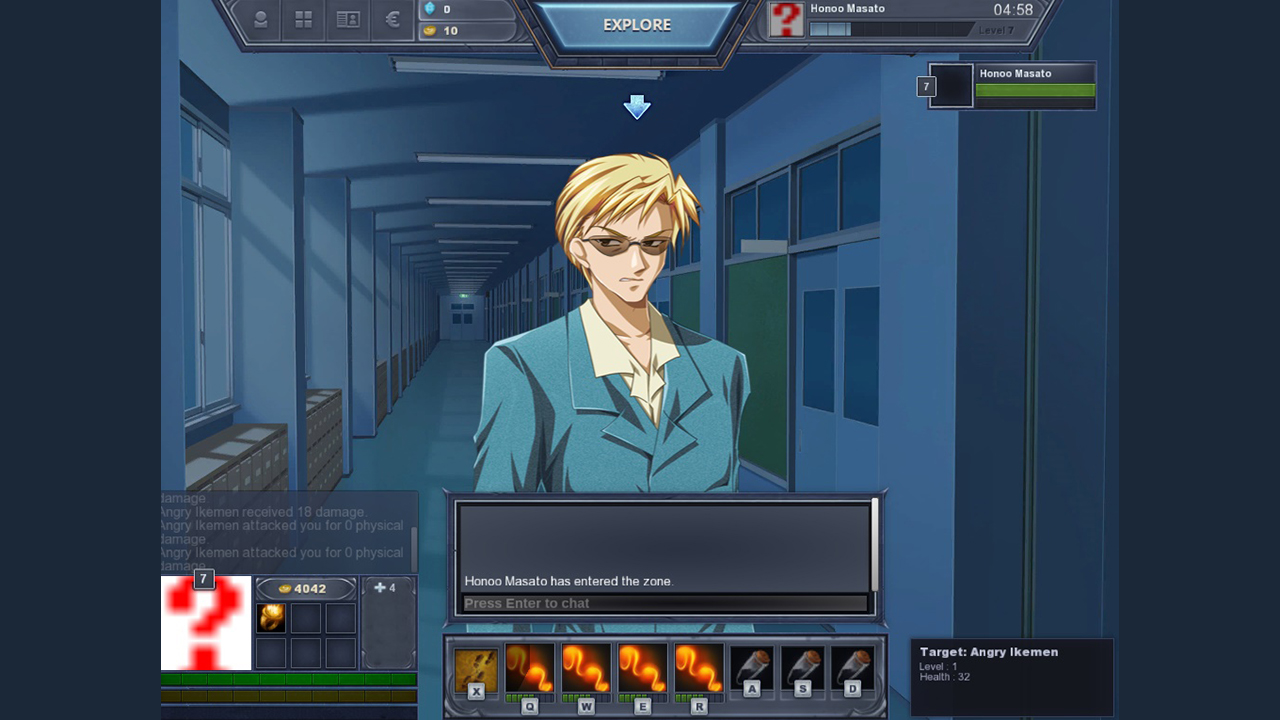The image size is (1280, 720).
Task: Cast the flame skill bound to W
Action: pyautogui.click(x=586, y=668)
